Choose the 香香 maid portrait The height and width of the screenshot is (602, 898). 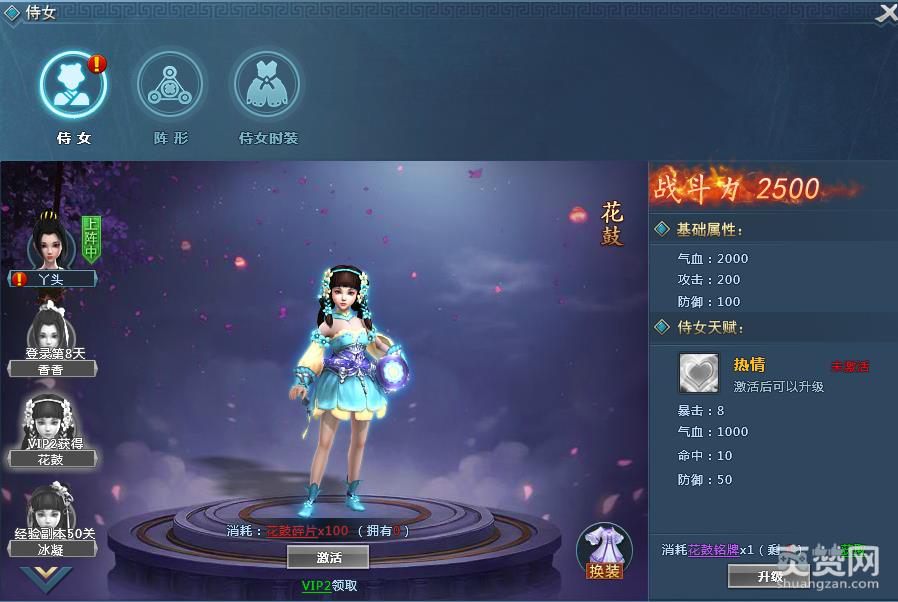[x=50, y=330]
